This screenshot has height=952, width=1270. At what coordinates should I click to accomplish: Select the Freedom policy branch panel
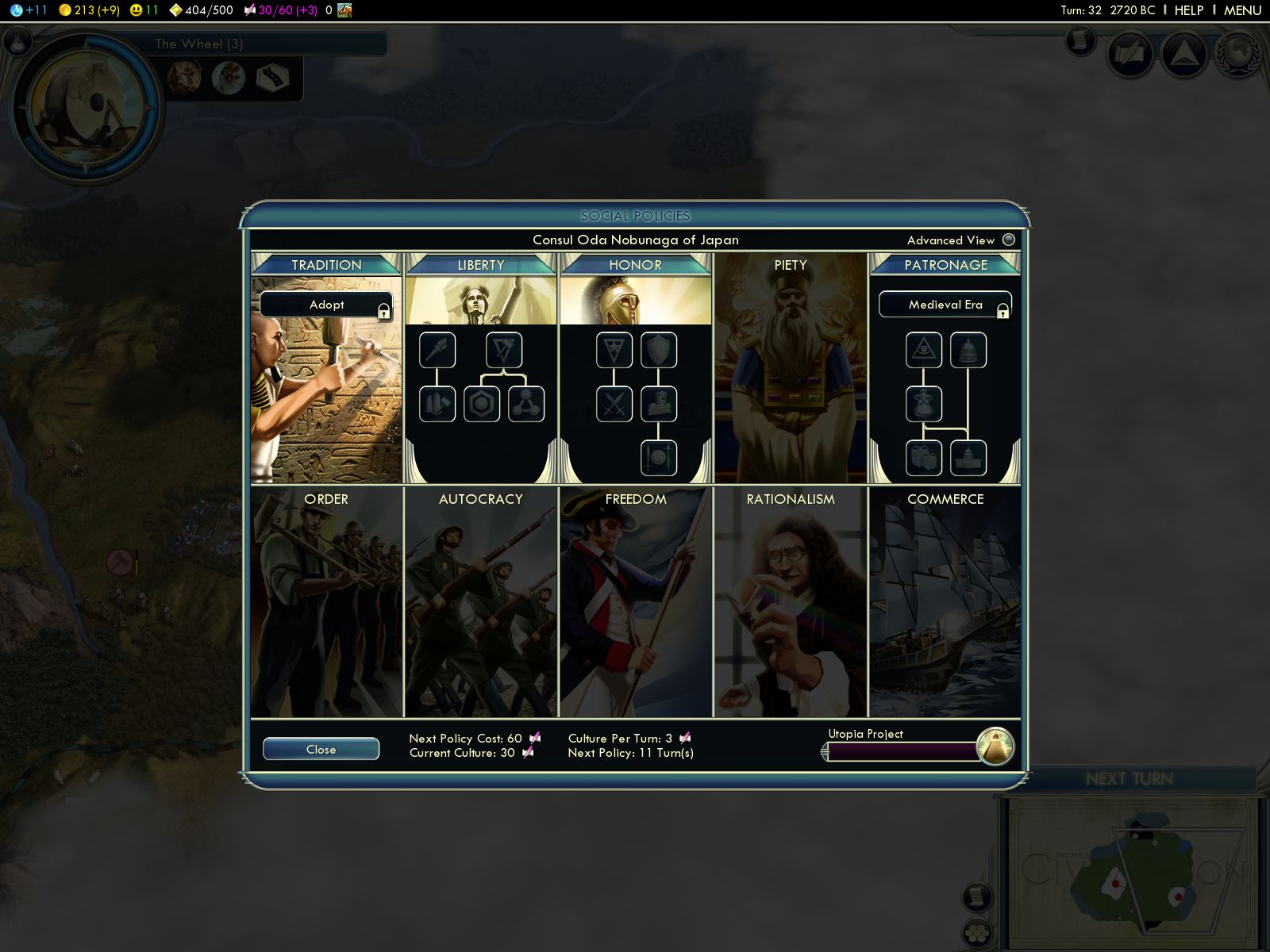coord(635,603)
